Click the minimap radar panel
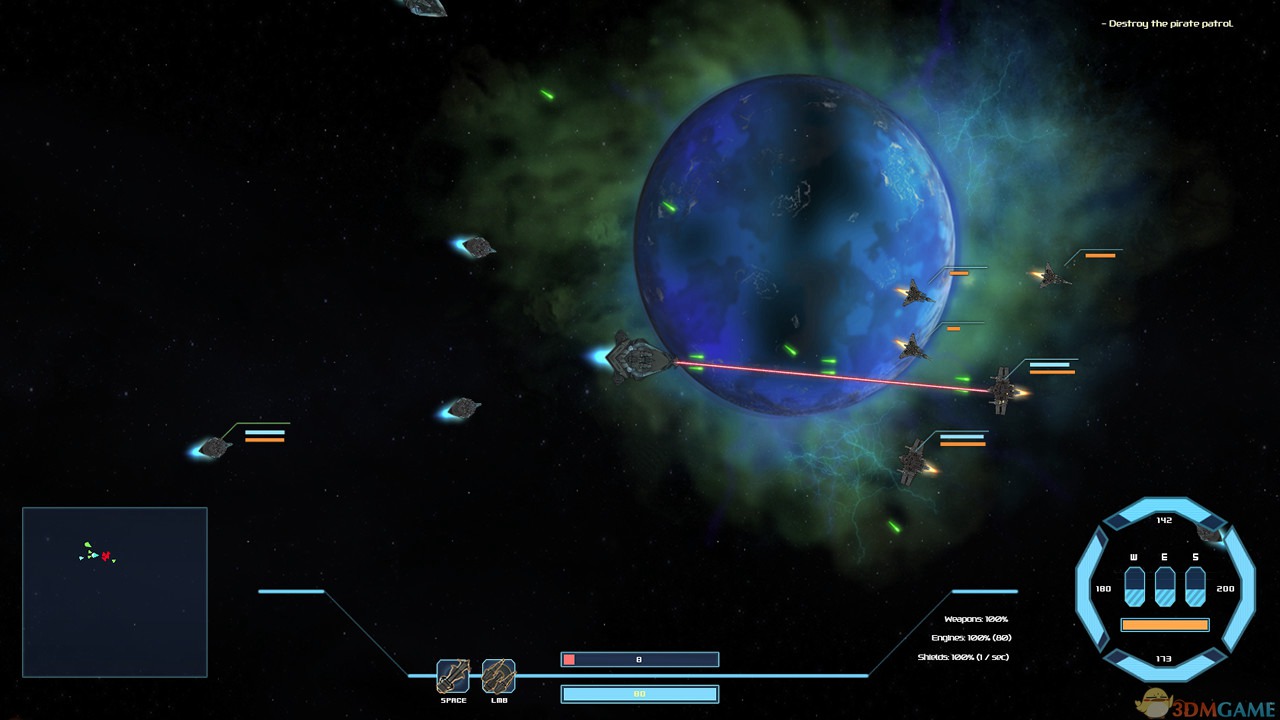Image resolution: width=1280 pixels, height=720 pixels. point(115,592)
